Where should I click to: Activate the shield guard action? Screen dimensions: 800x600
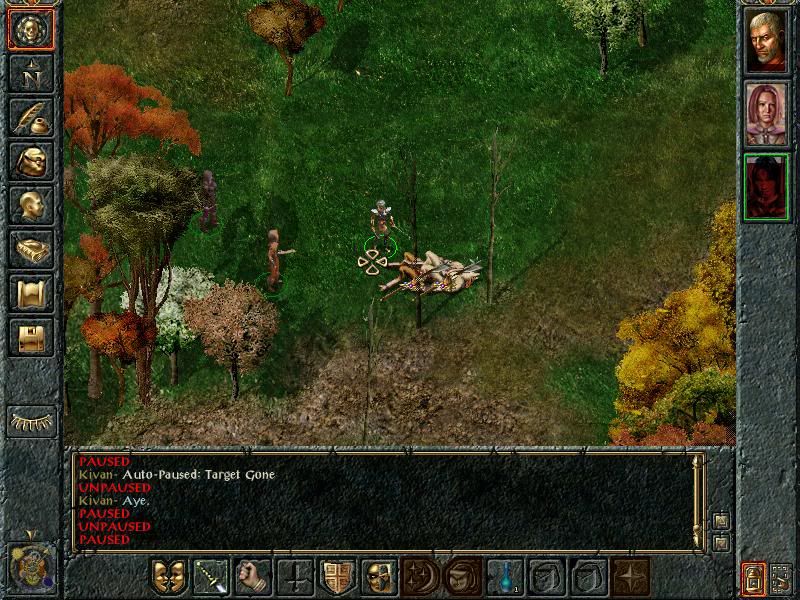coord(337,577)
